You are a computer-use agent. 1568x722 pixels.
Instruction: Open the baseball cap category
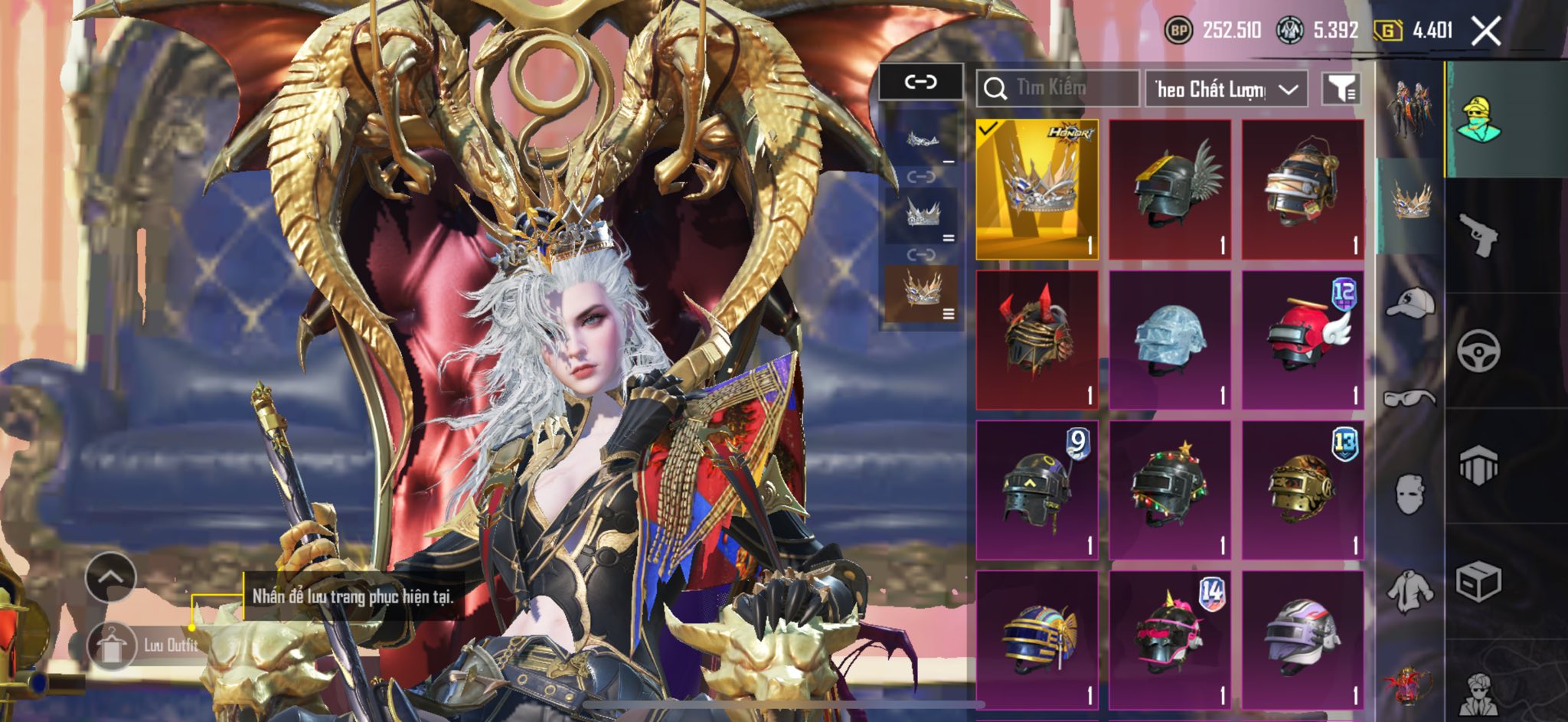click(x=1410, y=302)
